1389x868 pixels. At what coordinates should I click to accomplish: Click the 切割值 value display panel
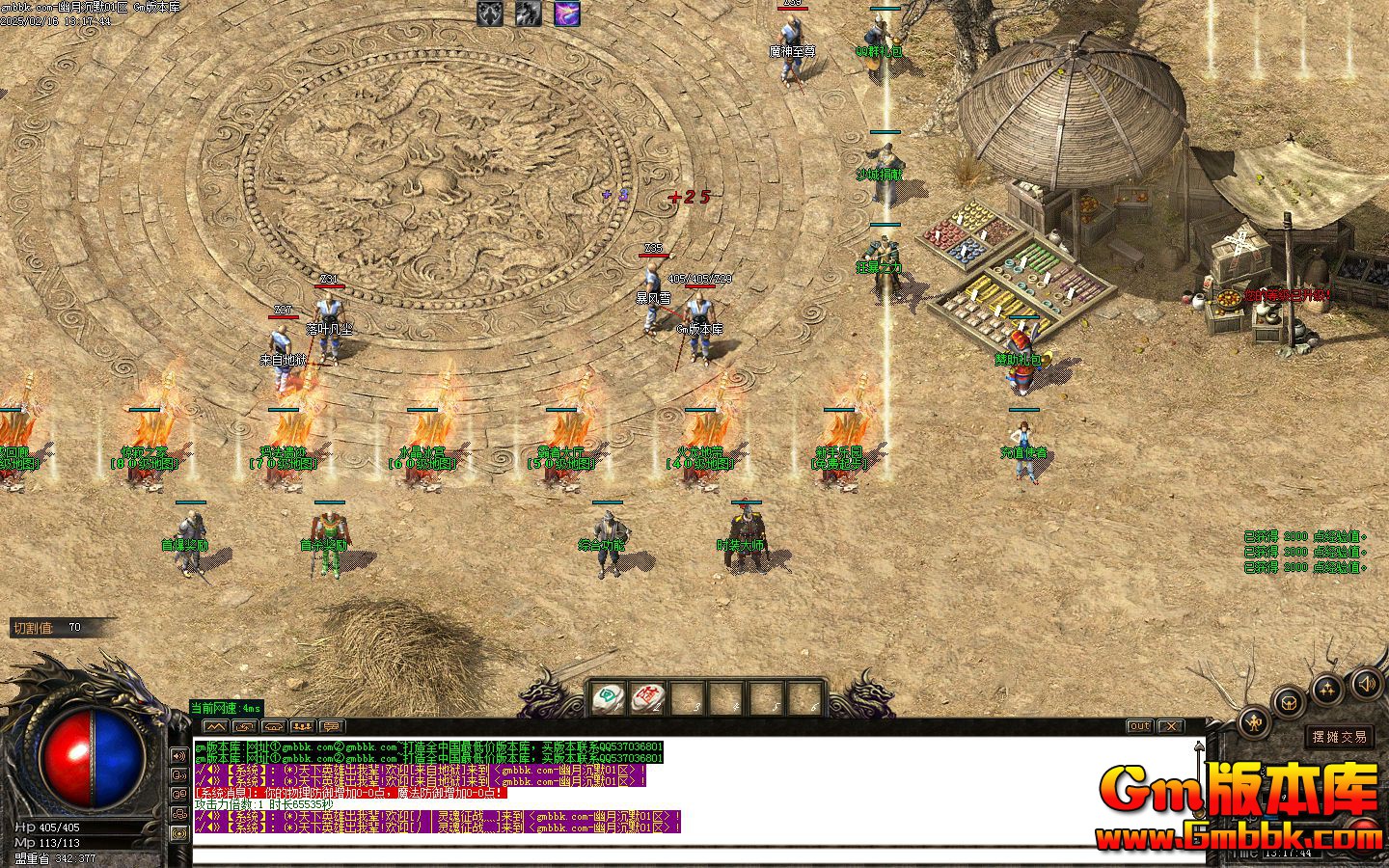pos(56,627)
